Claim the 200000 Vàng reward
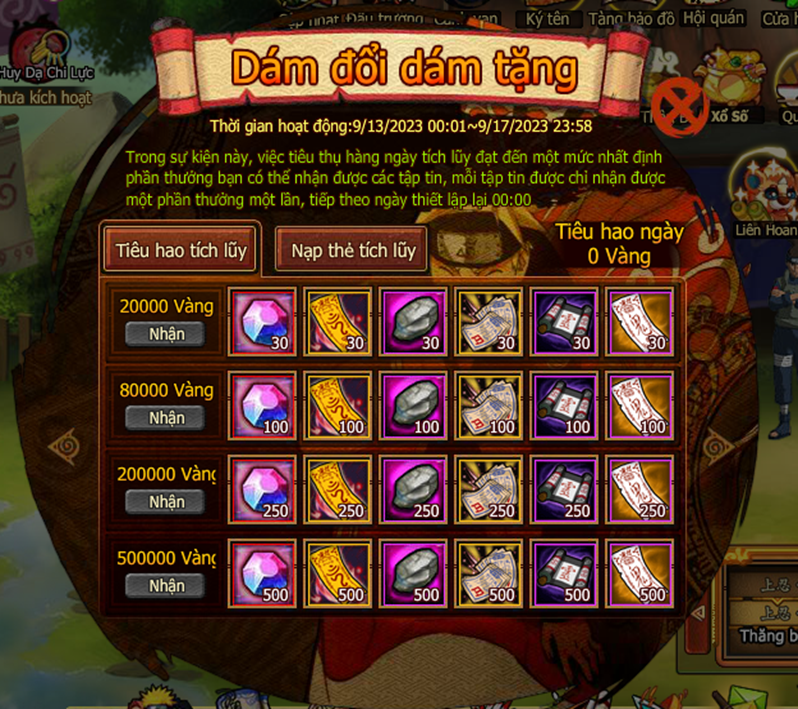This screenshot has width=798, height=709. click(x=166, y=501)
